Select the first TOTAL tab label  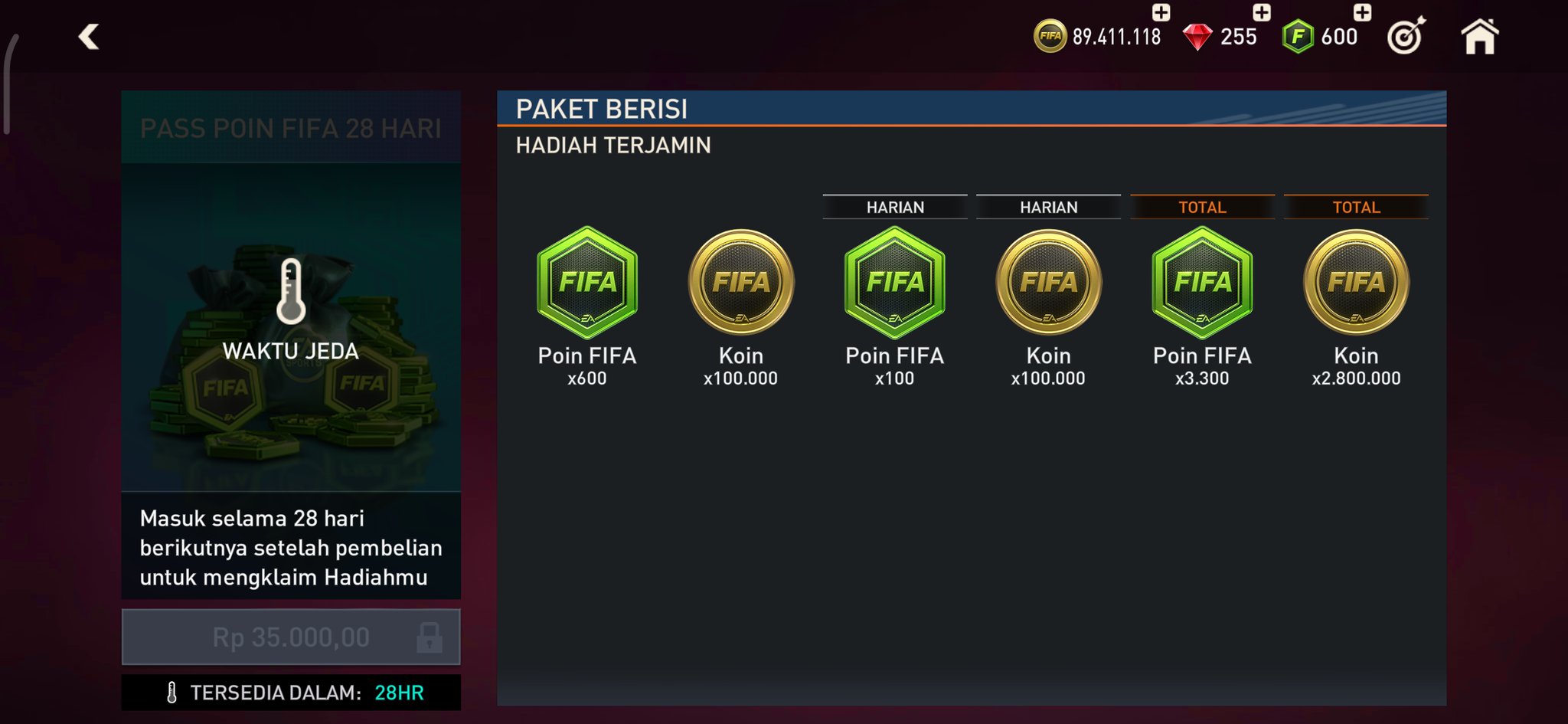[1202, 206]
